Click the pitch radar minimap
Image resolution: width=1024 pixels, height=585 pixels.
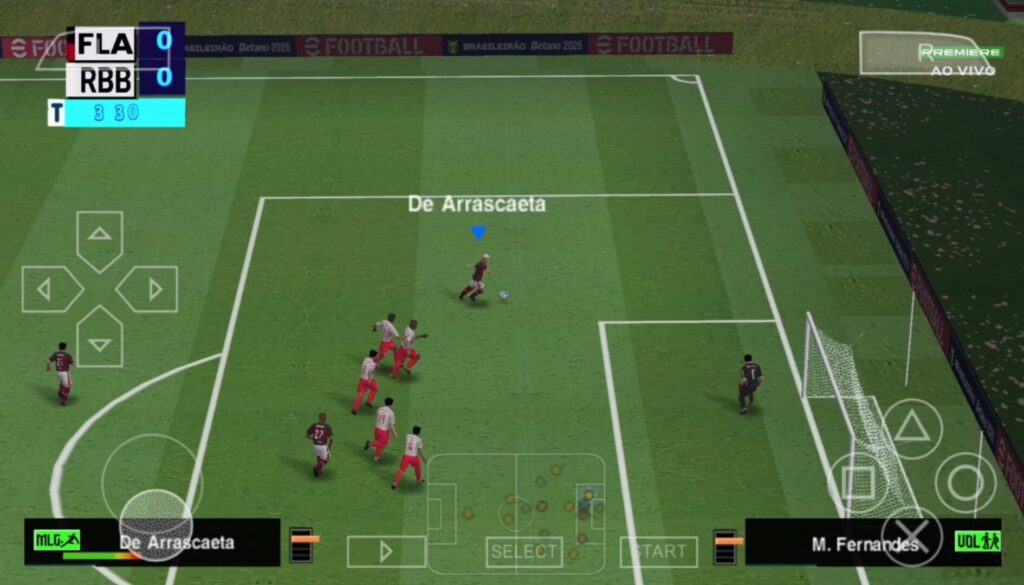point(516,513)
